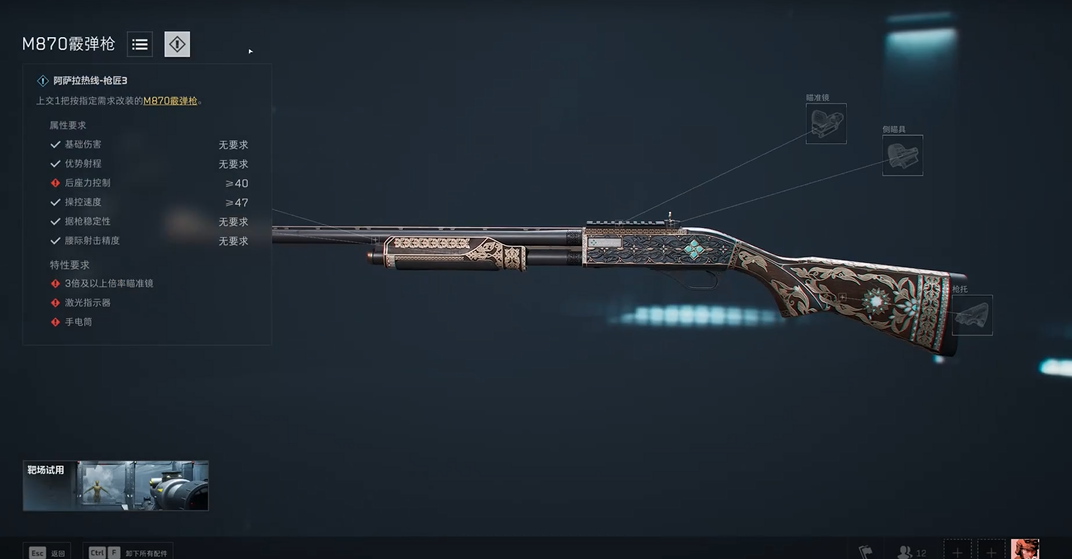Viewport: 1072px width, 559px height.
Task: Select the 侧瞄具 side sight slot
Action: coord(902,155)
